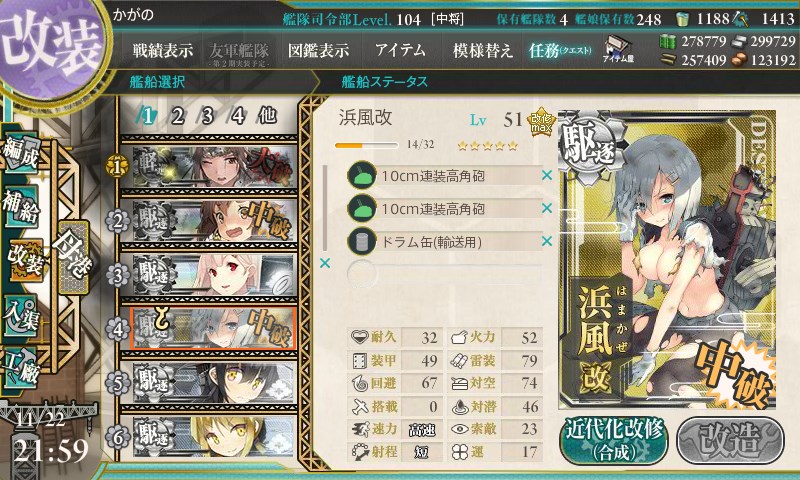Open the アイテム items menu
The height and width of the screenshot is (480, 800).
(x=400, y=50)
